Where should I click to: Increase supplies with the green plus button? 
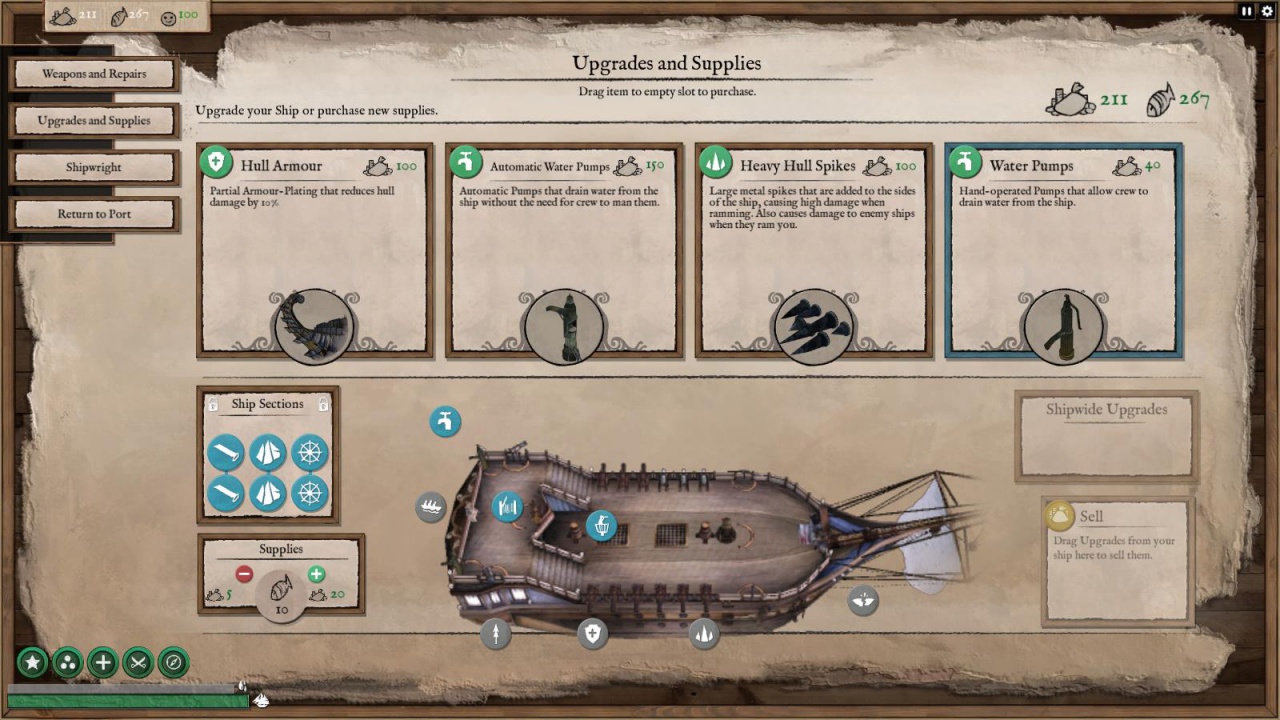(x=317, y=574)
